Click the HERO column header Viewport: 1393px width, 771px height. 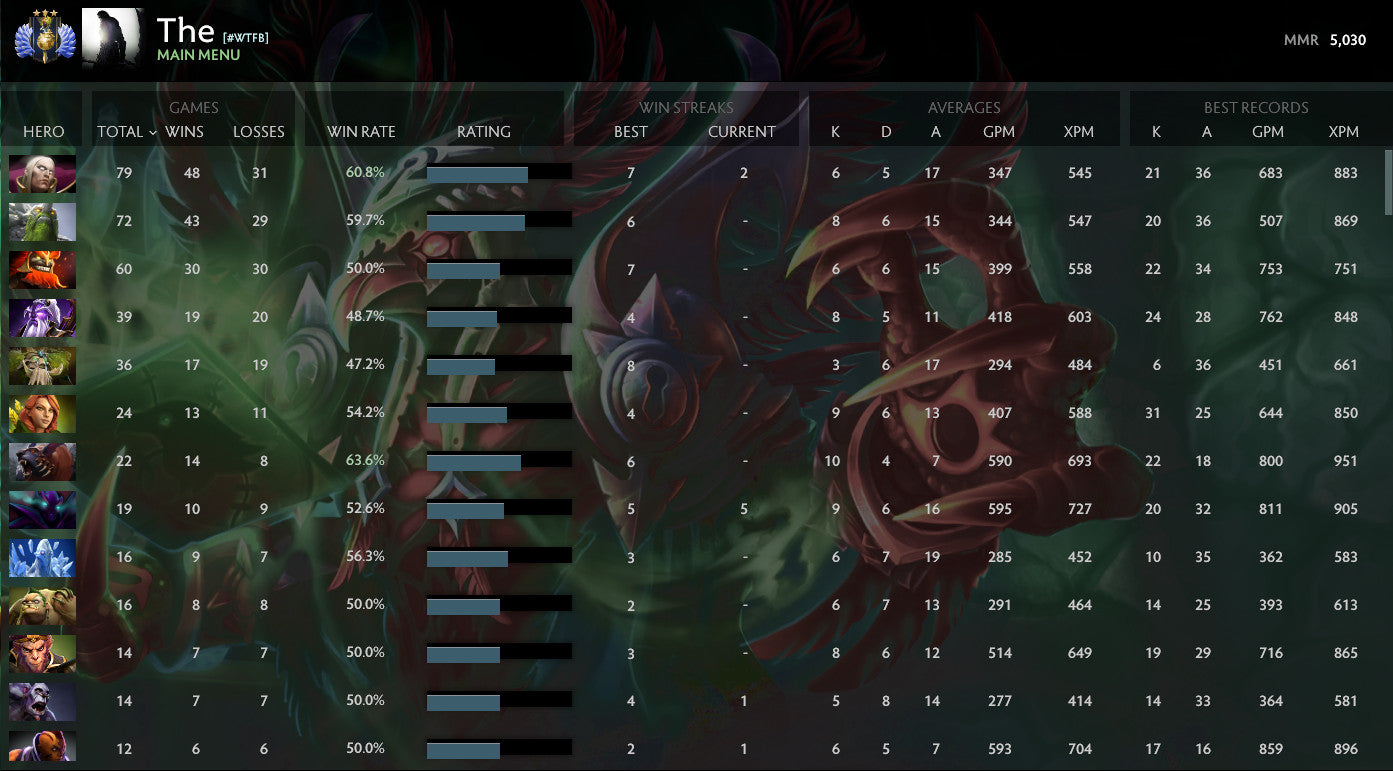click(44, 131)
